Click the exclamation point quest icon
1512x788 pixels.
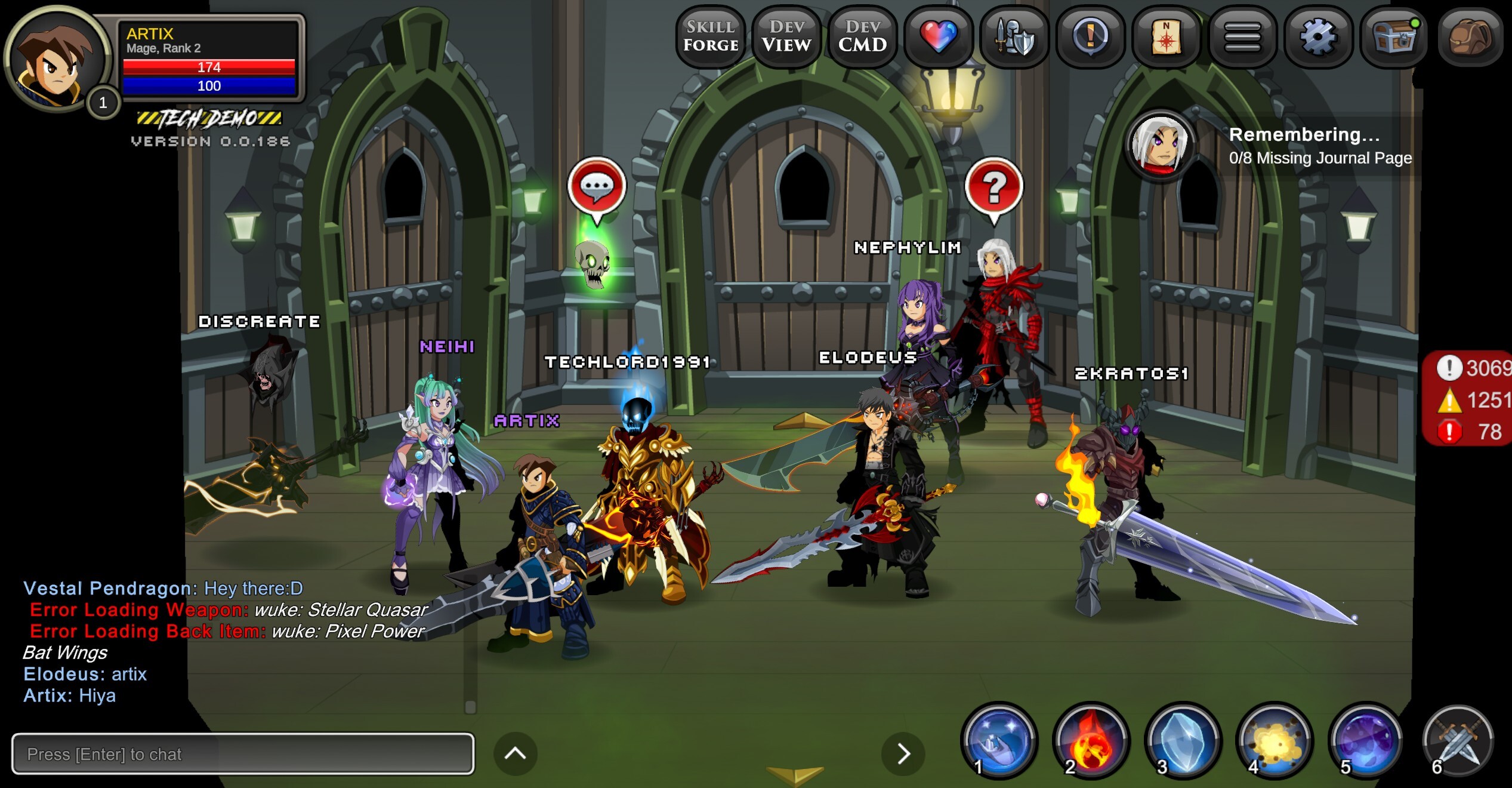click(x=1090, y=37)
